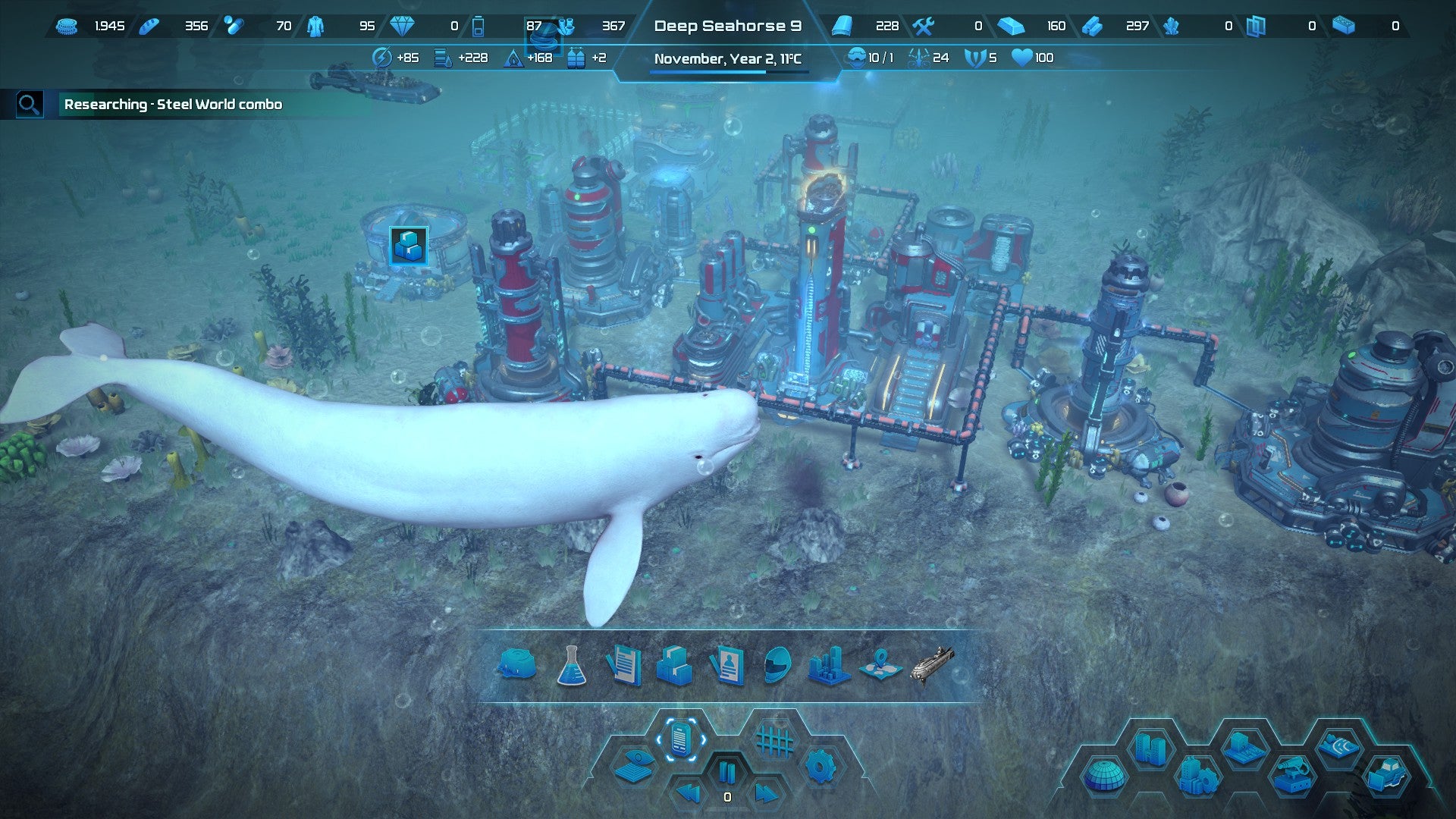Open the map pin world map
1456x819 pixels.
(x=880, y=665)
